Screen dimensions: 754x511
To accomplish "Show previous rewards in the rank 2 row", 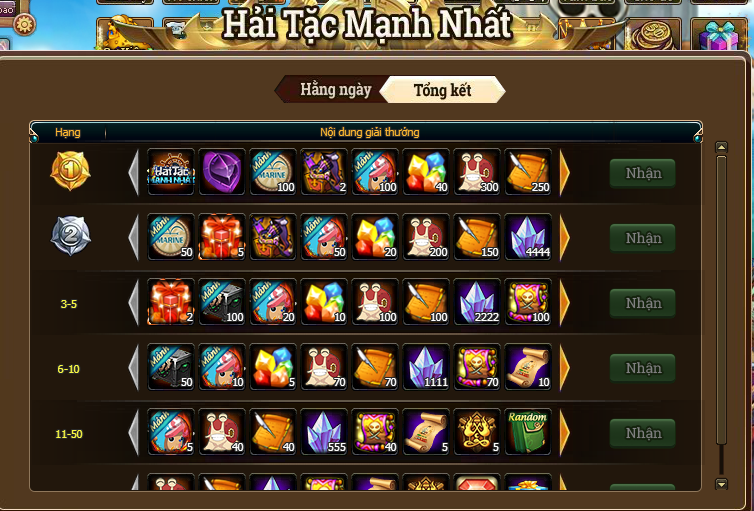I will coord(134,238).
